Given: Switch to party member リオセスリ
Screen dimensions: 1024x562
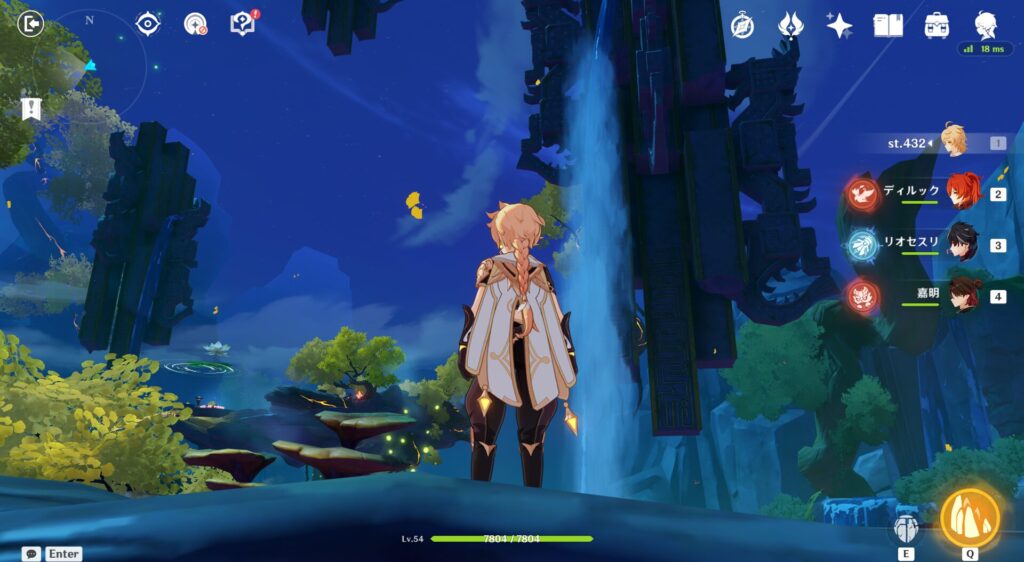Looking at the screenshot, I should [x=962, y=243].
